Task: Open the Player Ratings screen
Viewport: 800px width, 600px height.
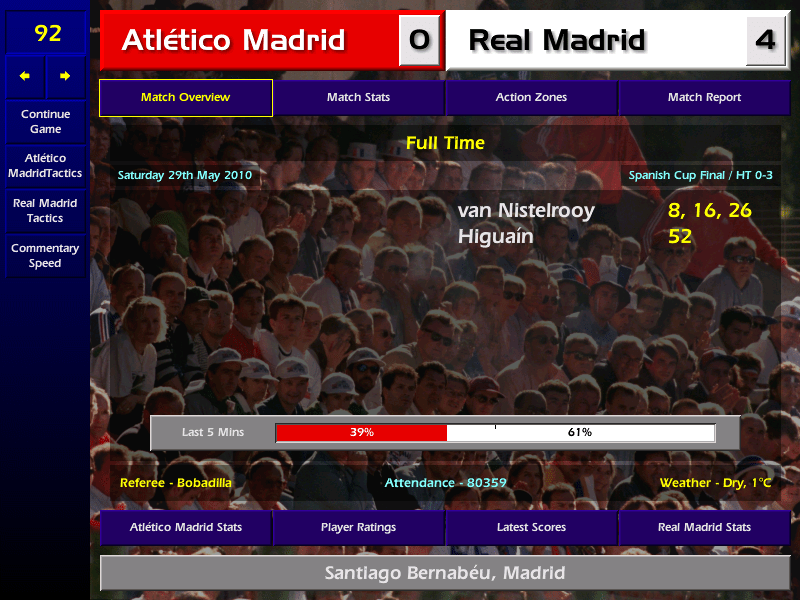Action: click(358, 527)
